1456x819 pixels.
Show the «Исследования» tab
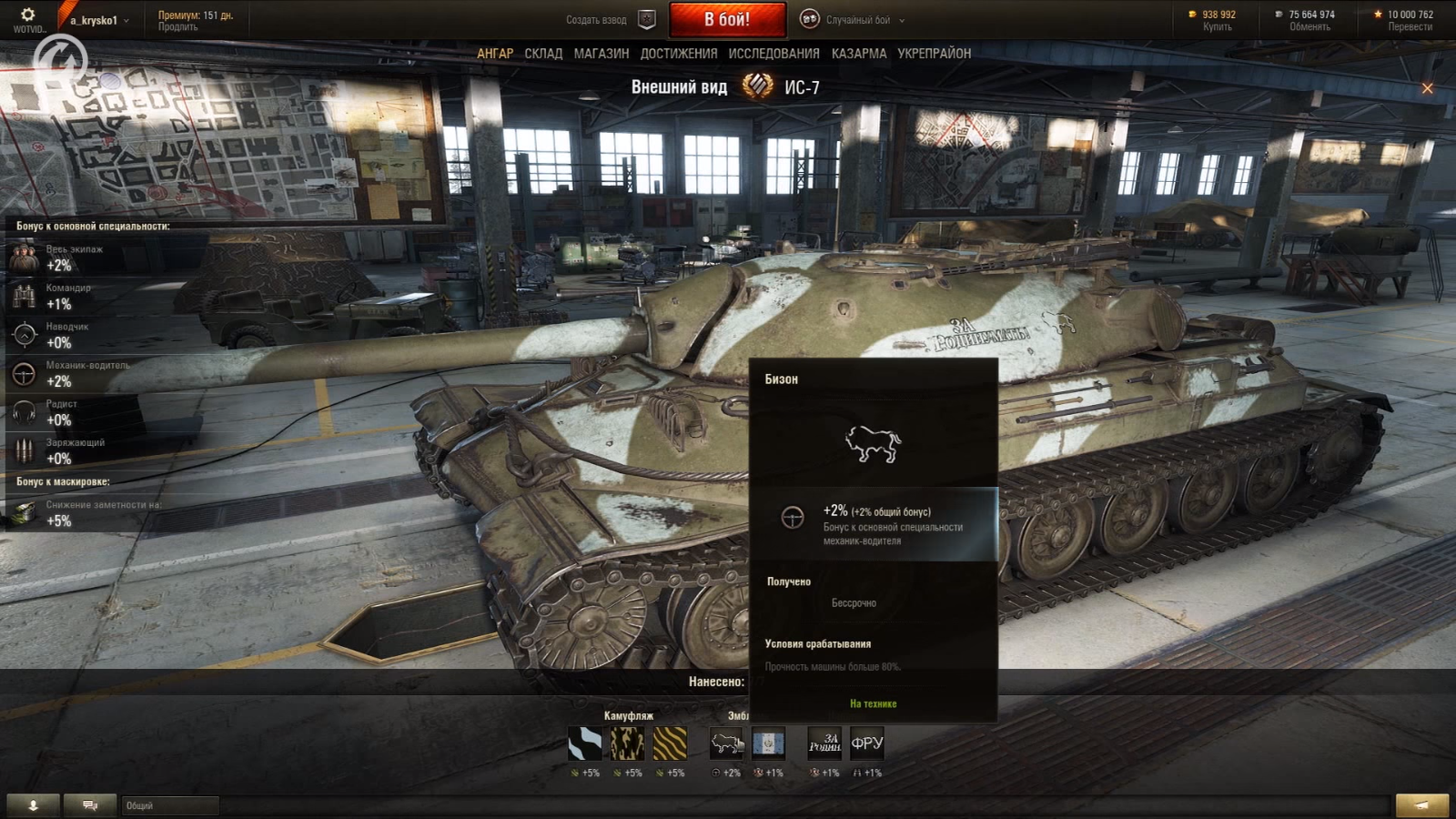click(773, 54)
